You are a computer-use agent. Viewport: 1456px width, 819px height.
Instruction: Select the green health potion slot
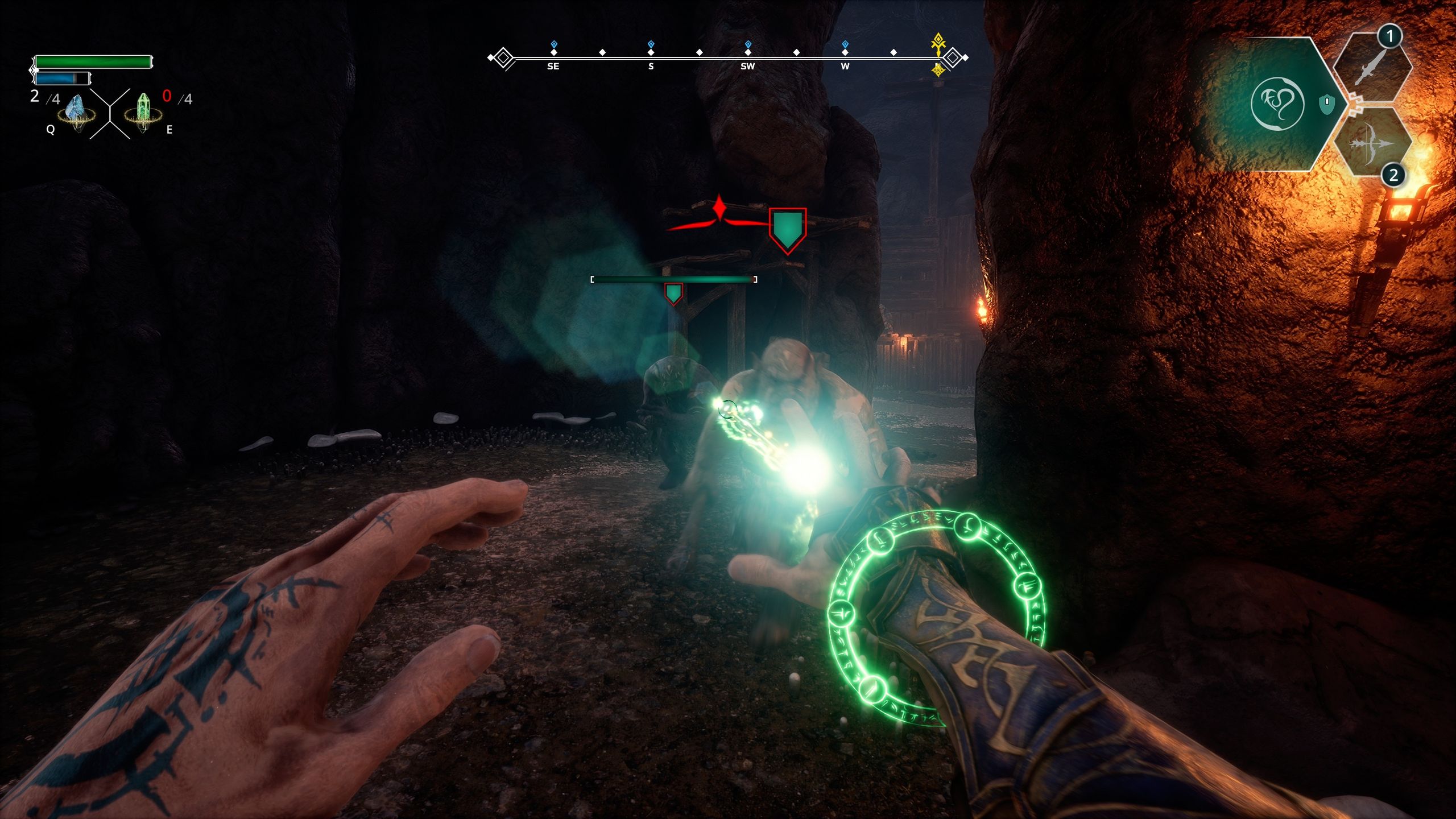(x=143, y=113)
